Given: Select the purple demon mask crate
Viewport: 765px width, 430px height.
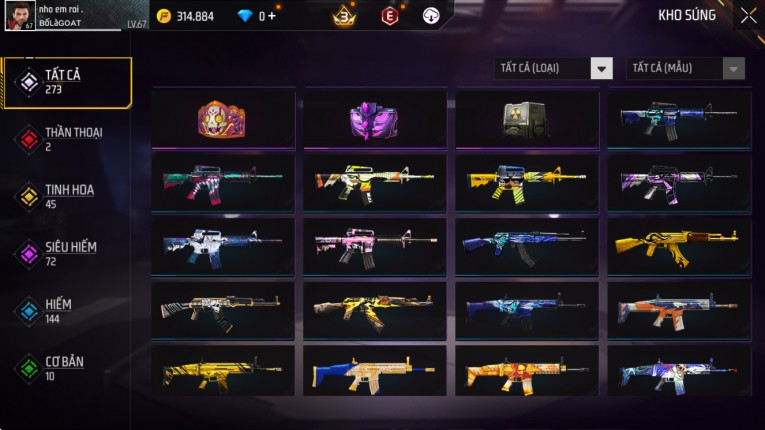Looking at the screenshot, I should tap(374, 119).
